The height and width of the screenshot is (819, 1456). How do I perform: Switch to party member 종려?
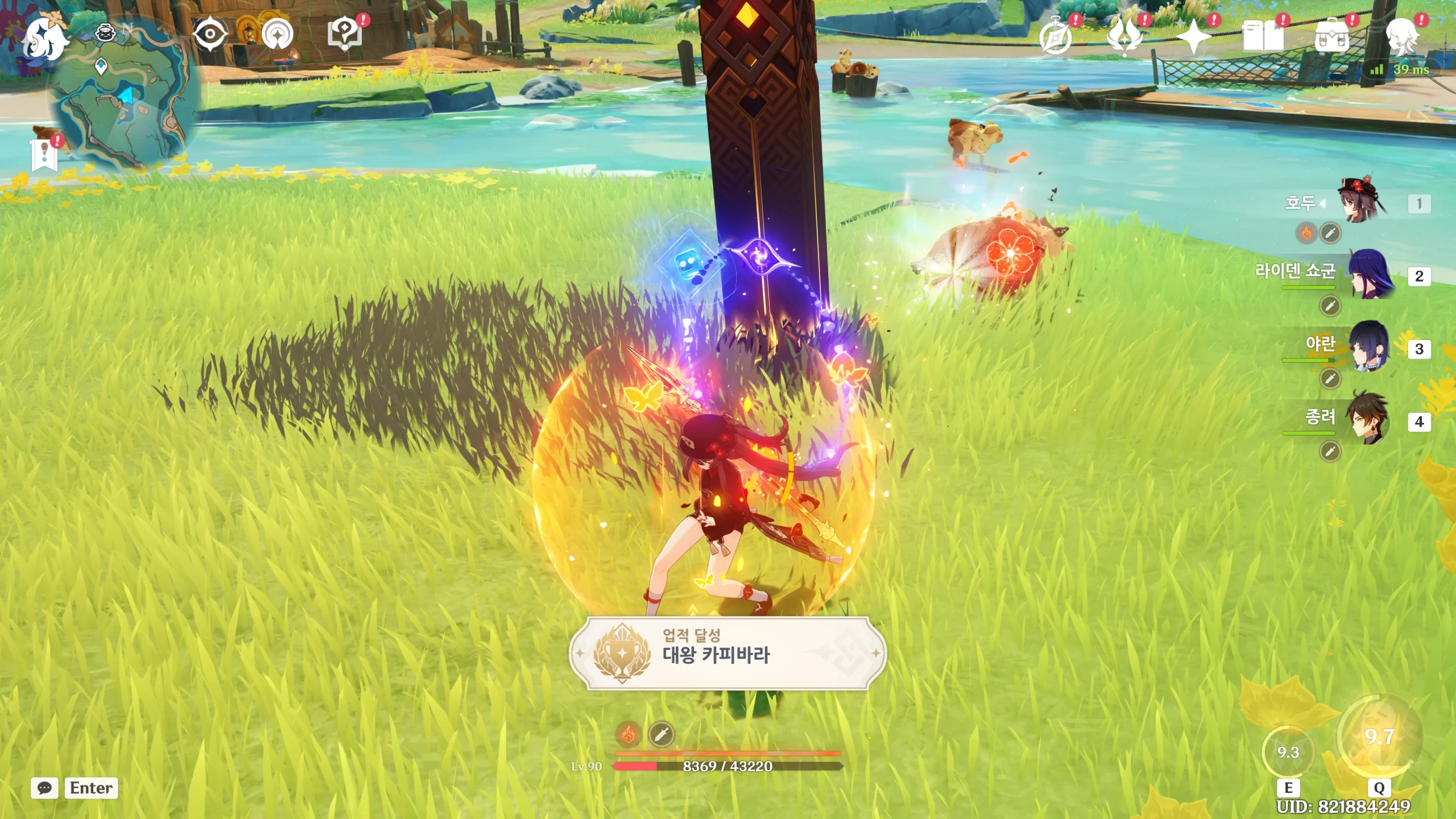pos(1368,420)
